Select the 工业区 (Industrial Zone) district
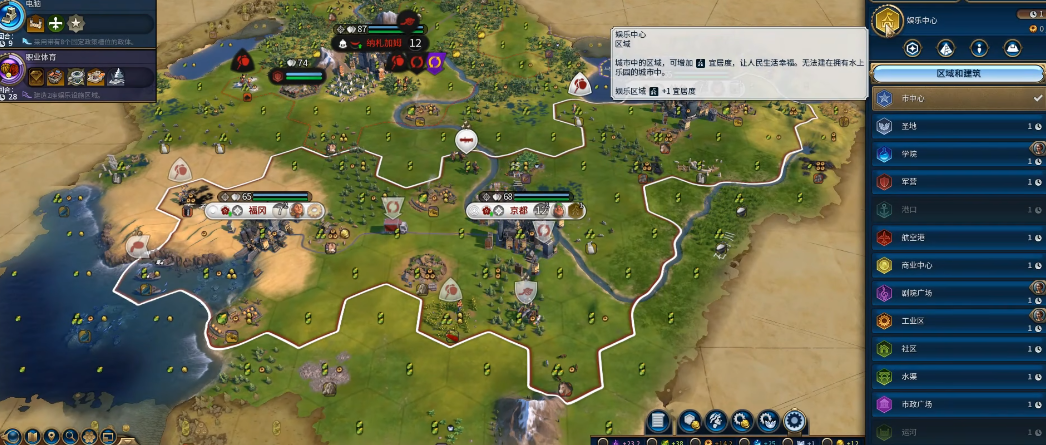This screenshot has height=445, width=1046. coord(950,321)
